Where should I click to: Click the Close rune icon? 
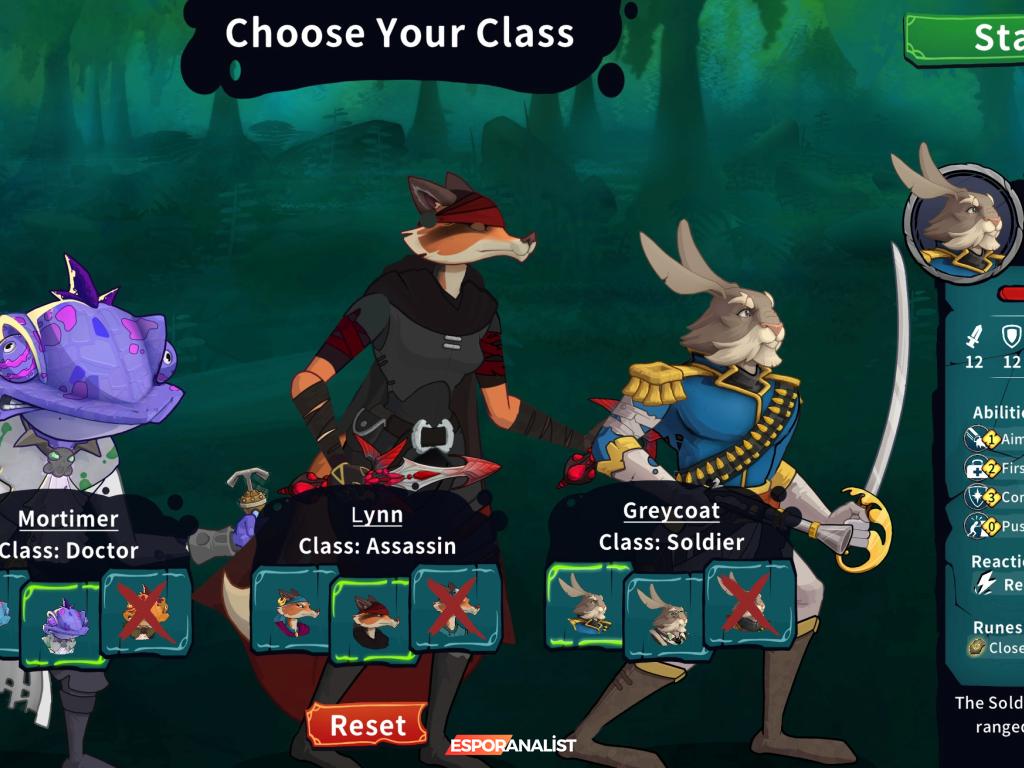pos(976,648)
